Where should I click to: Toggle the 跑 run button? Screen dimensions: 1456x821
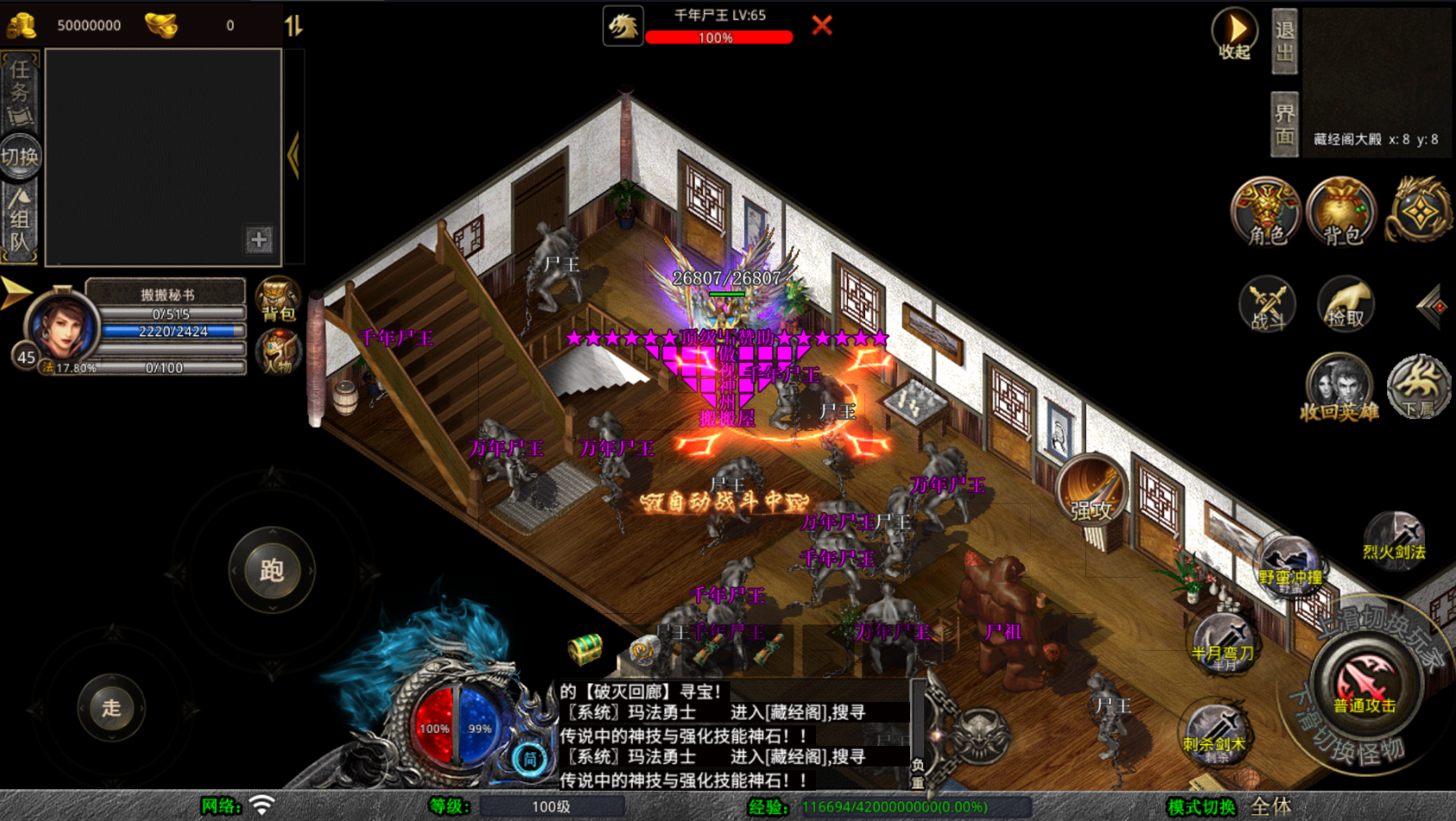pos(272,570)
